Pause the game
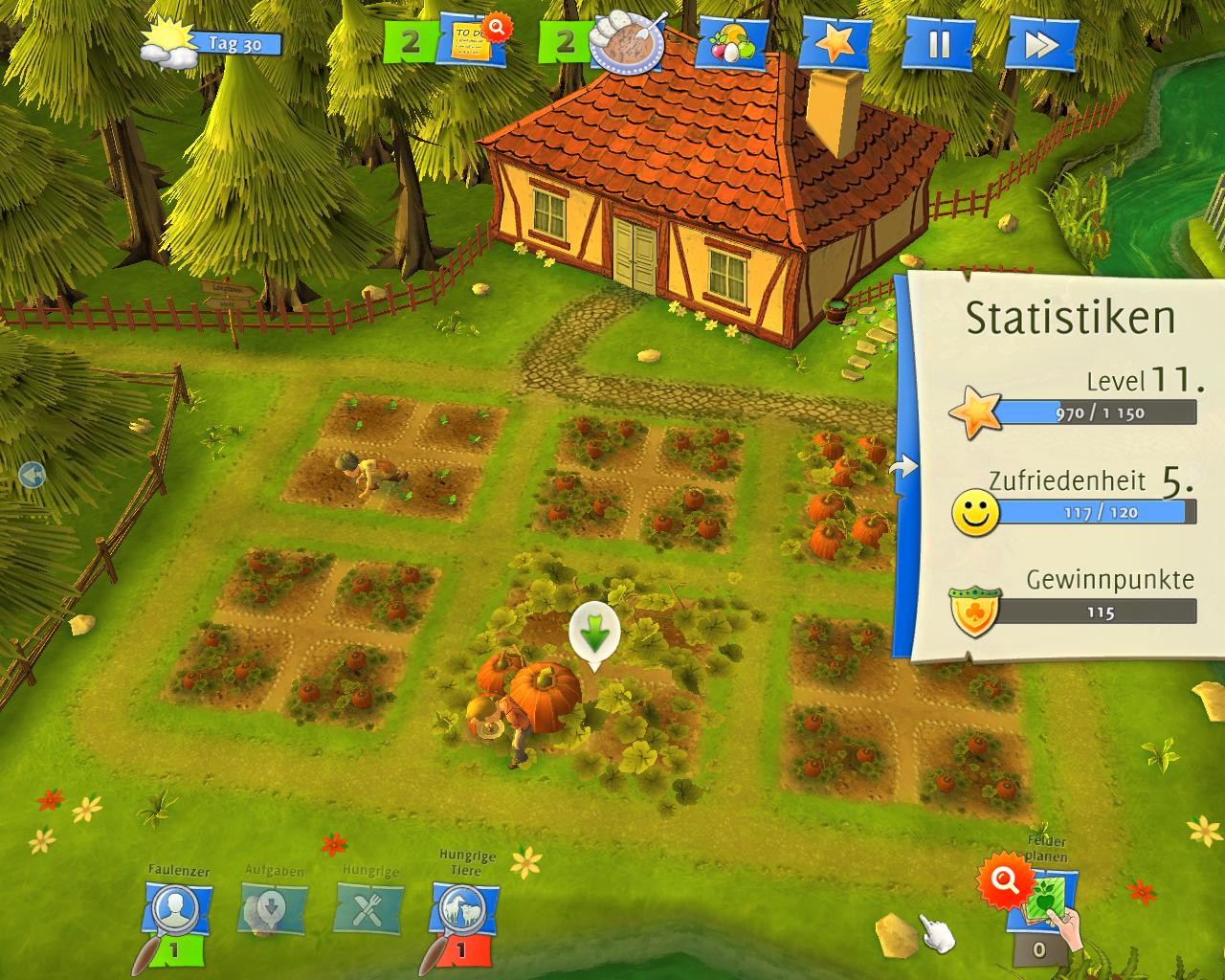Screen dimensions: 1225x980 (938, 44)
